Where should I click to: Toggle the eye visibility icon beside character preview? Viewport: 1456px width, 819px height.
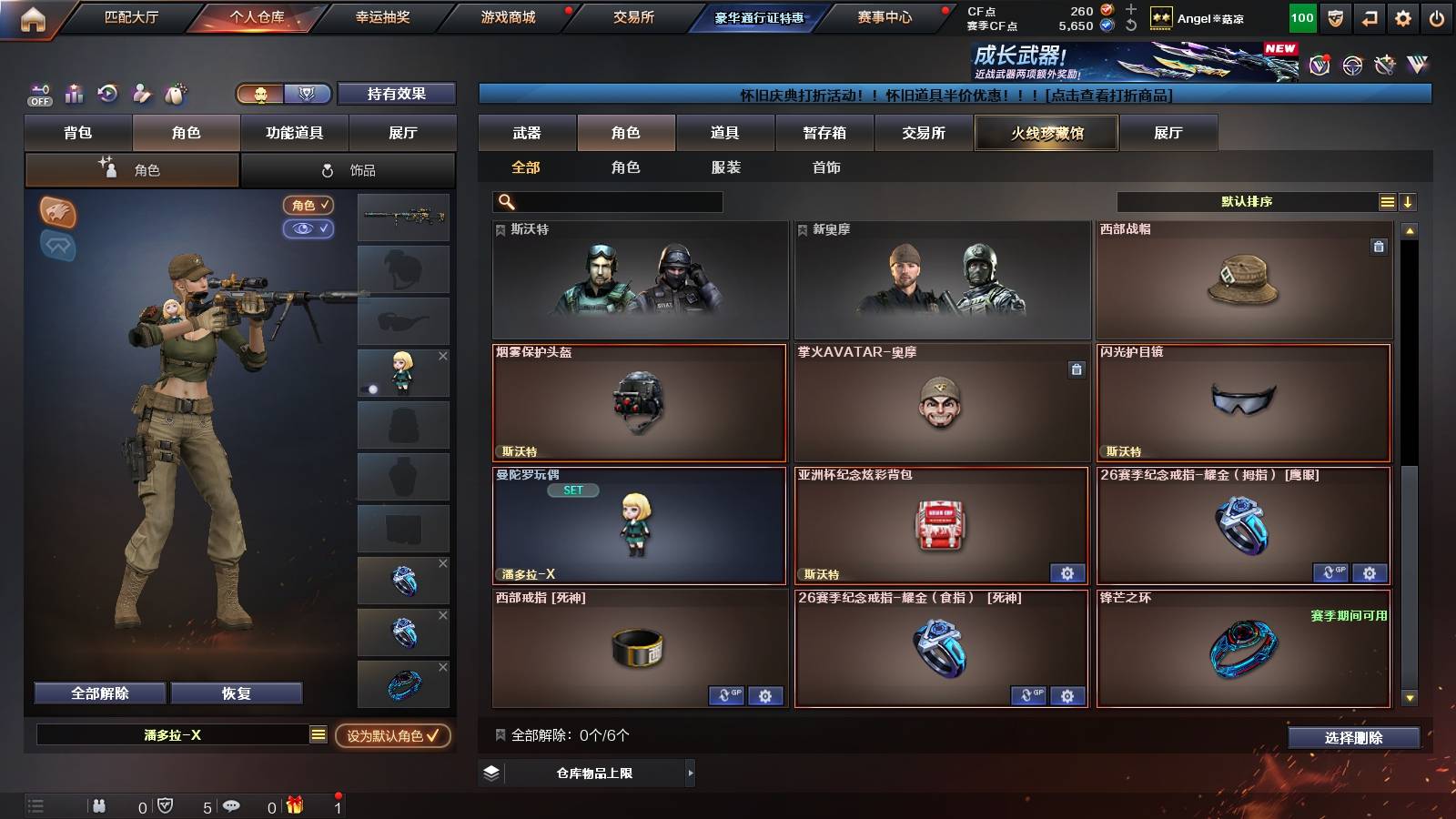(308, 229)
